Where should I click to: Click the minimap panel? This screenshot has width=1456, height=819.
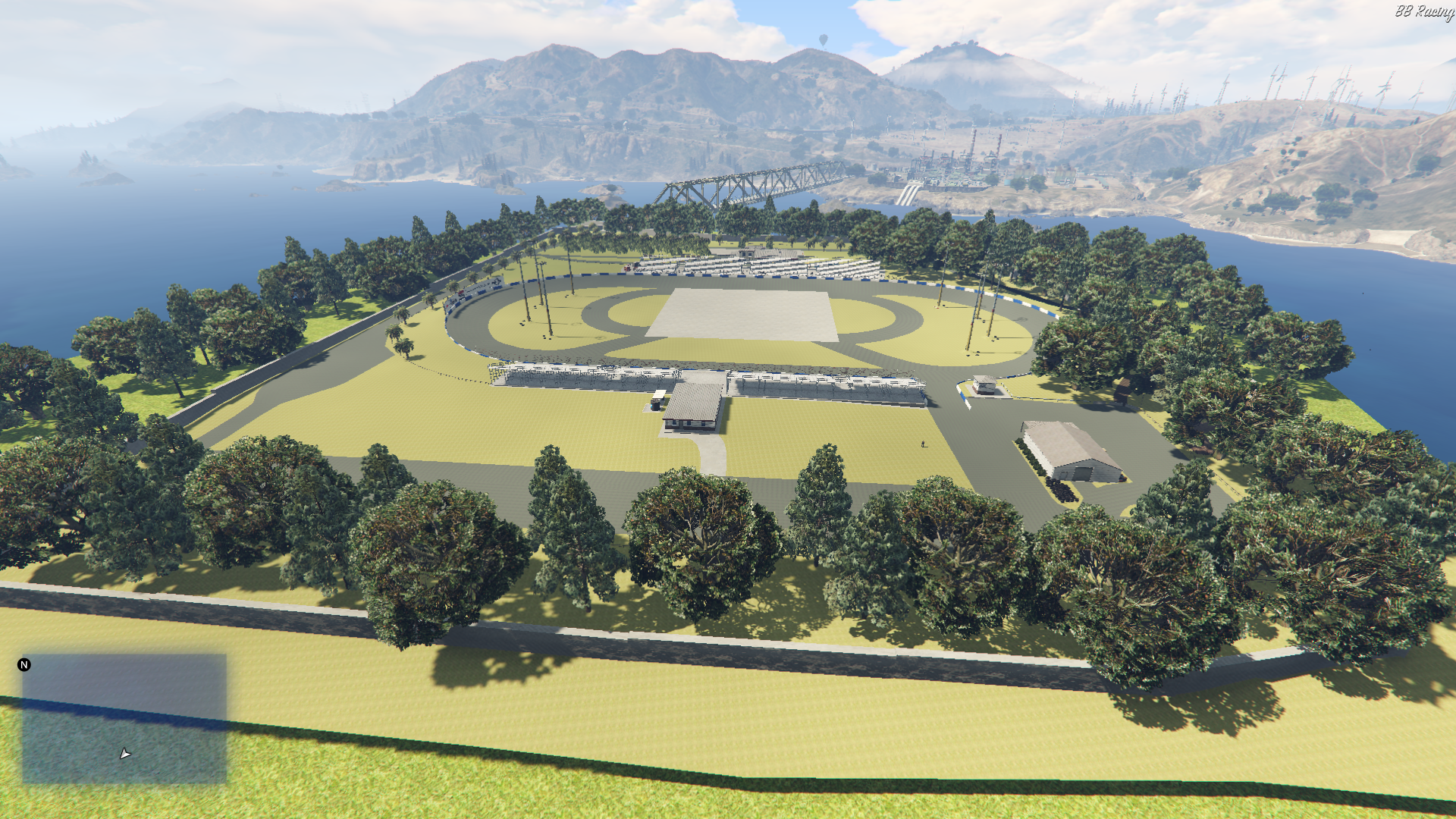pos(124,718)
